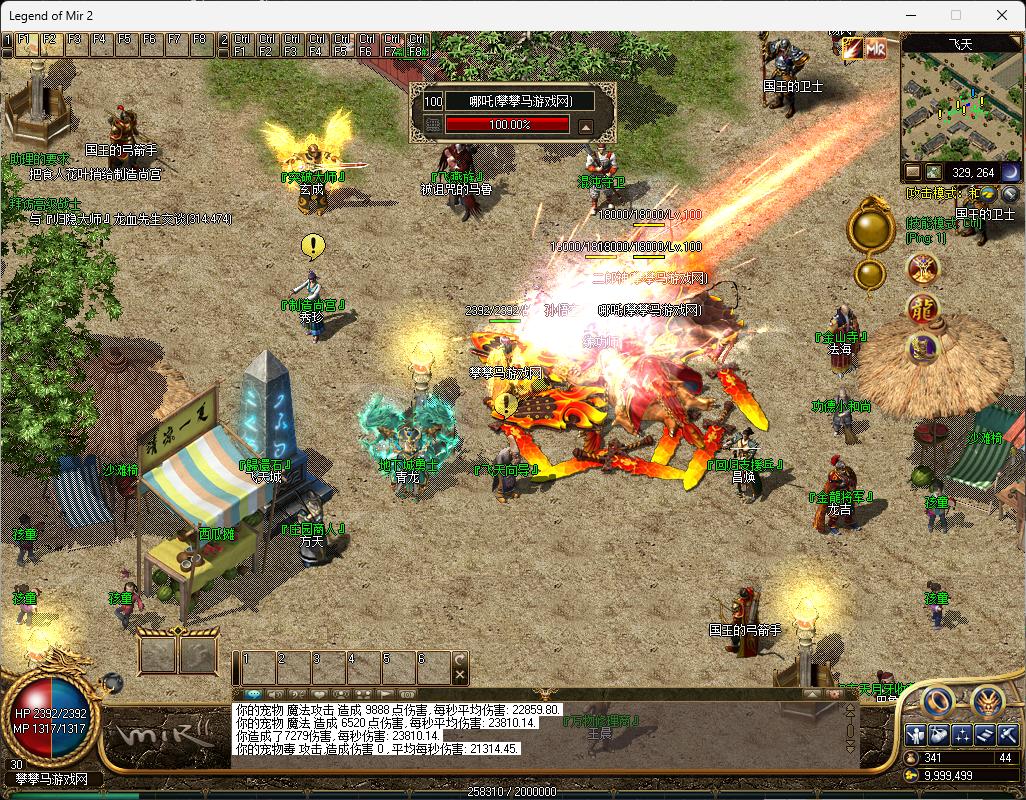The height and width of the screenshot is (800, 1026).
Task: Close the belt hotbar with X button
Action: coord(460,676)
